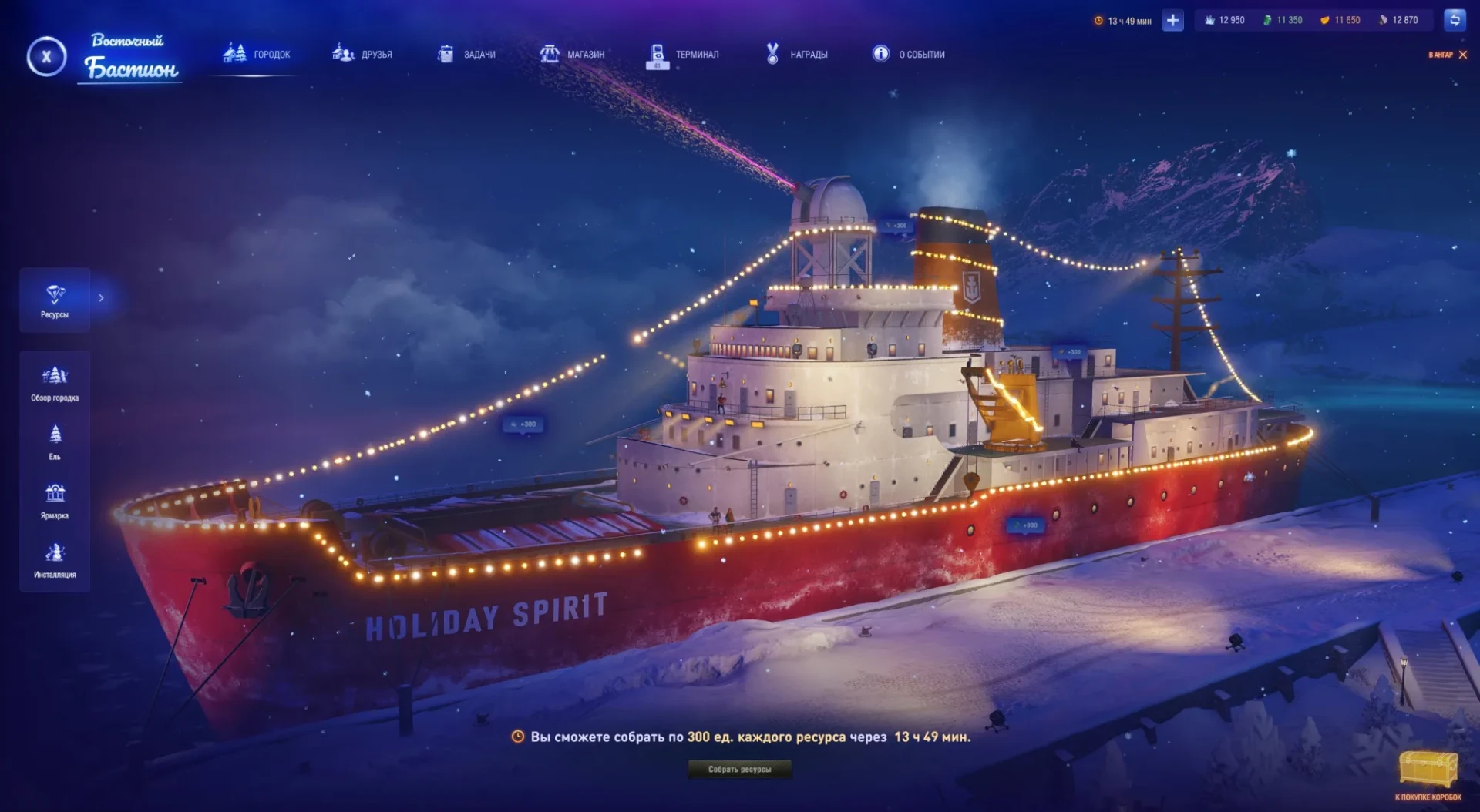Open the Терминал tab

(x=683, y=54)
